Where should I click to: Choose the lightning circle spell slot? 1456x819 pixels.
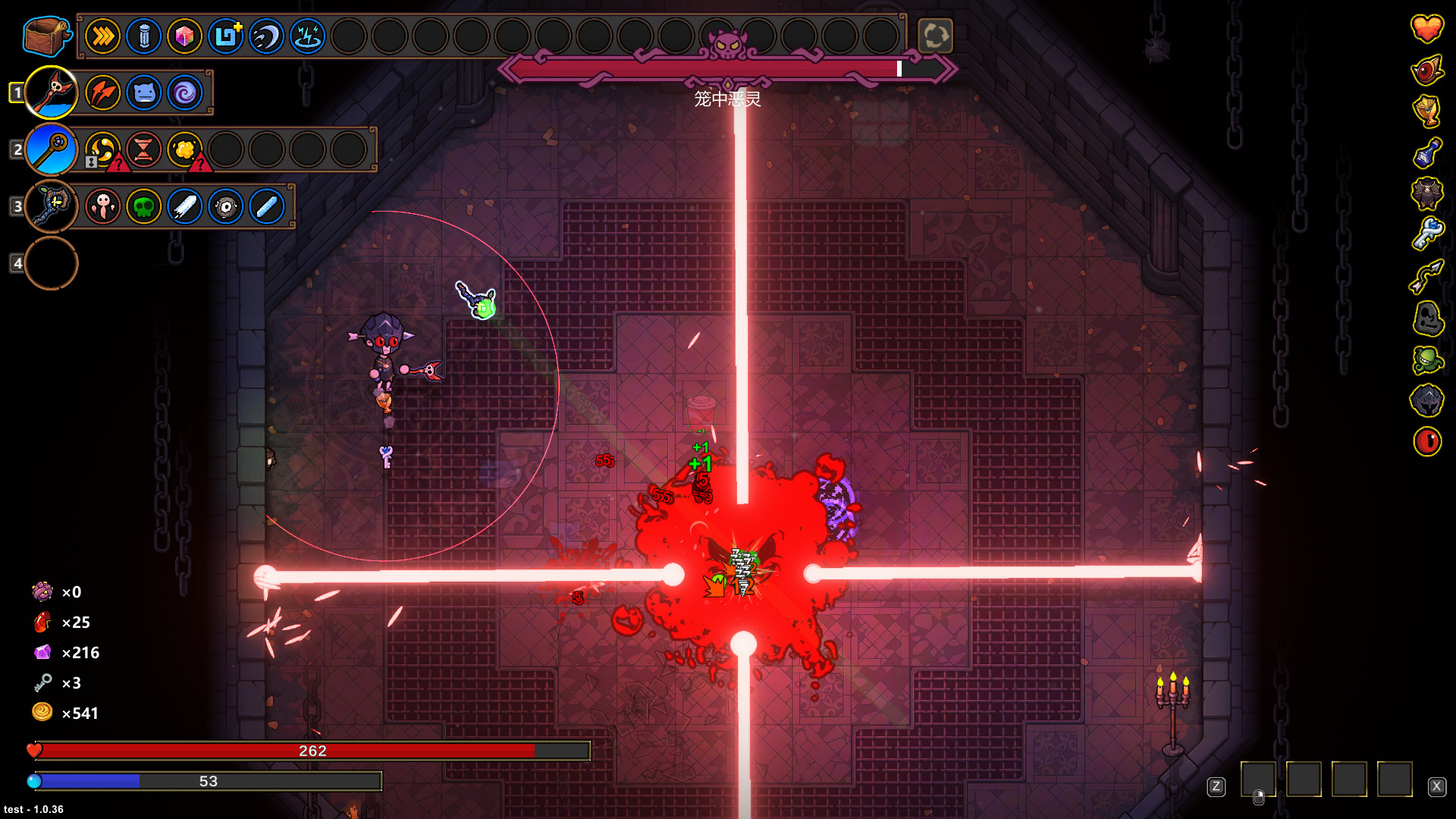tap(307, 36)
